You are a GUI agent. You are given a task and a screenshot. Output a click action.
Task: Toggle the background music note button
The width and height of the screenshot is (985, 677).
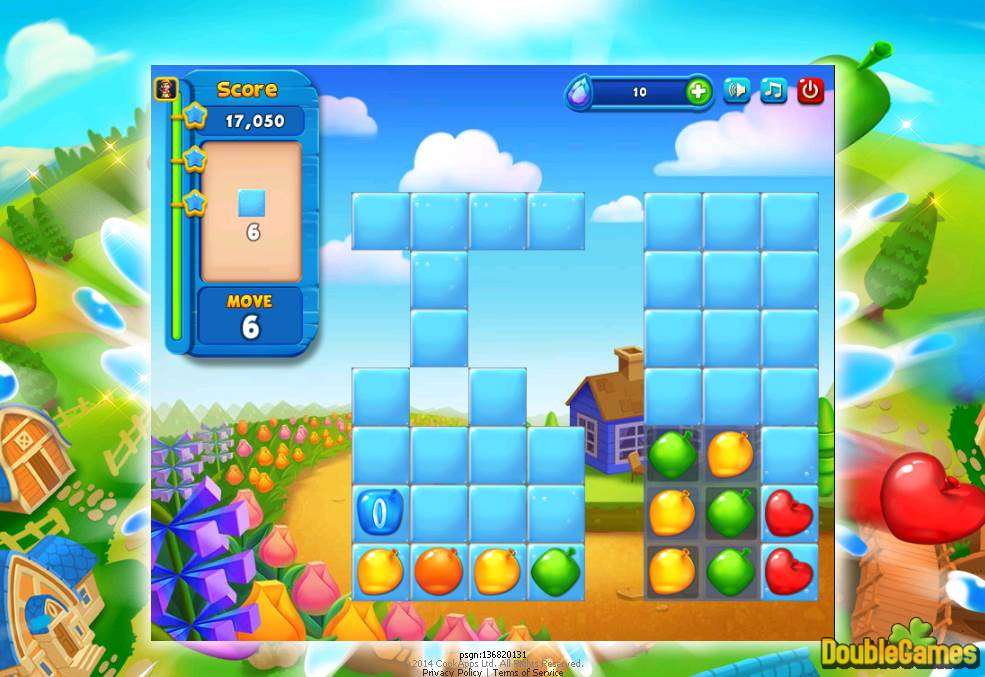coord(773,91)
